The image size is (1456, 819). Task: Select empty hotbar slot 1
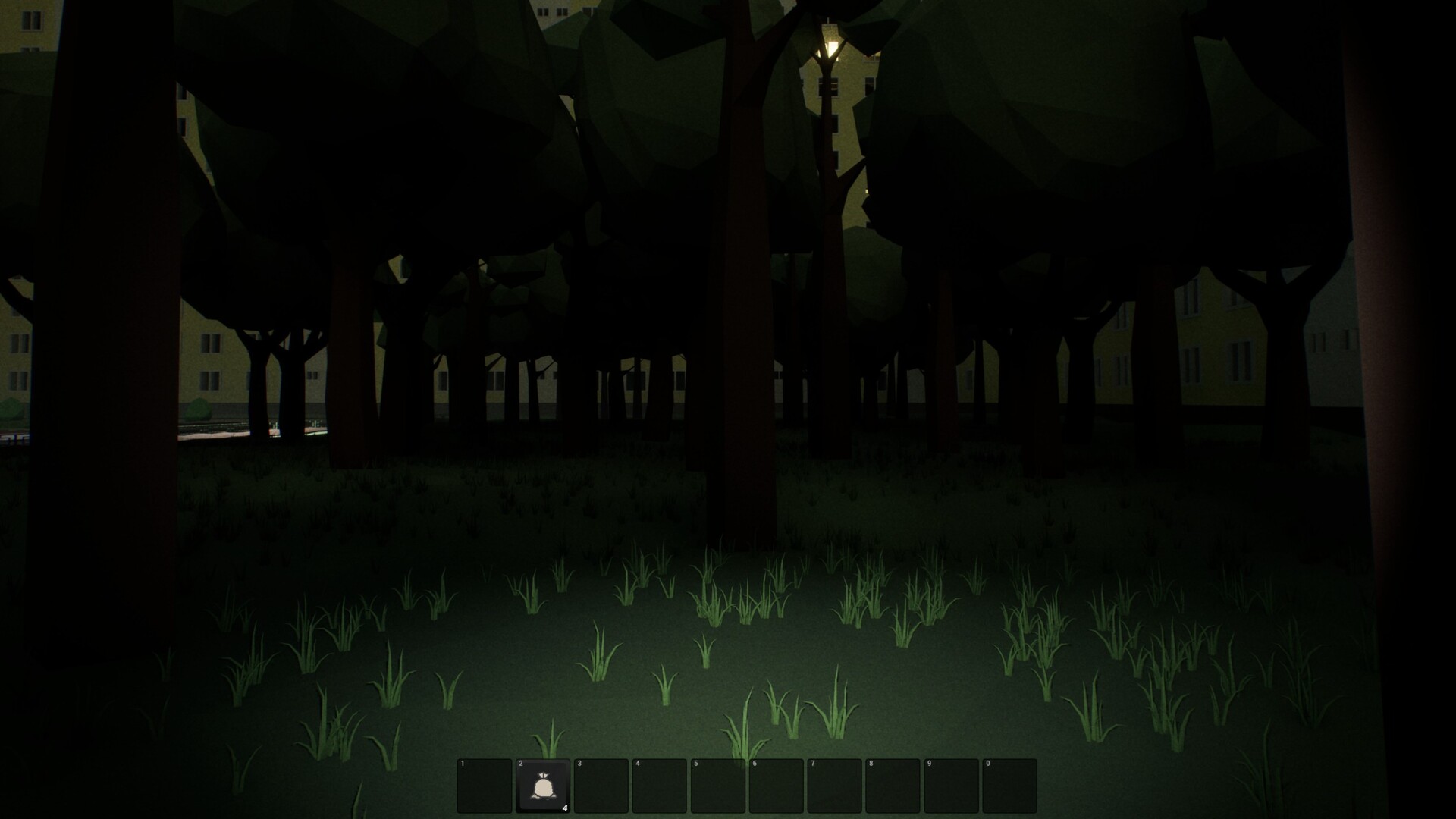[483, 786]
